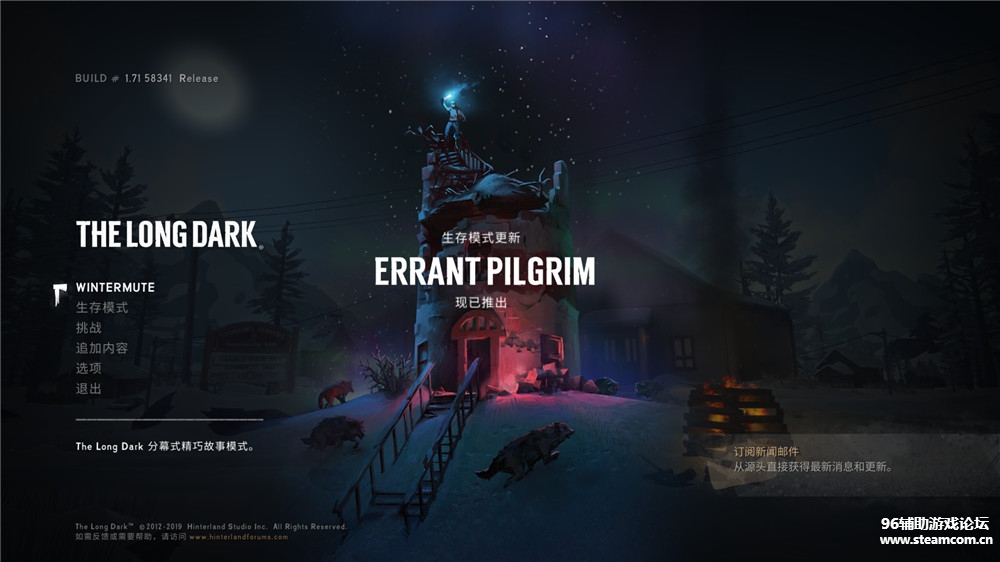Visit the www.hinterlandforums.com link

coord(238,537)
